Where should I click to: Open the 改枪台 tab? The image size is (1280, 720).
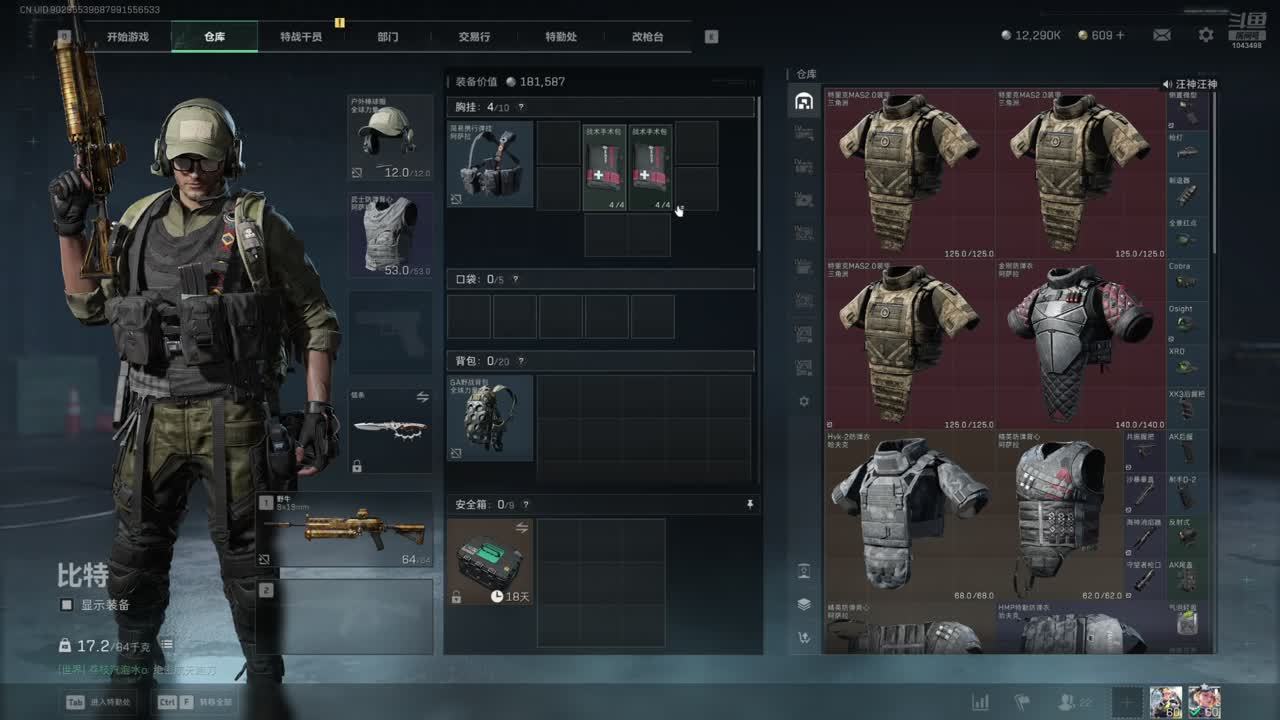pos(647,37)
